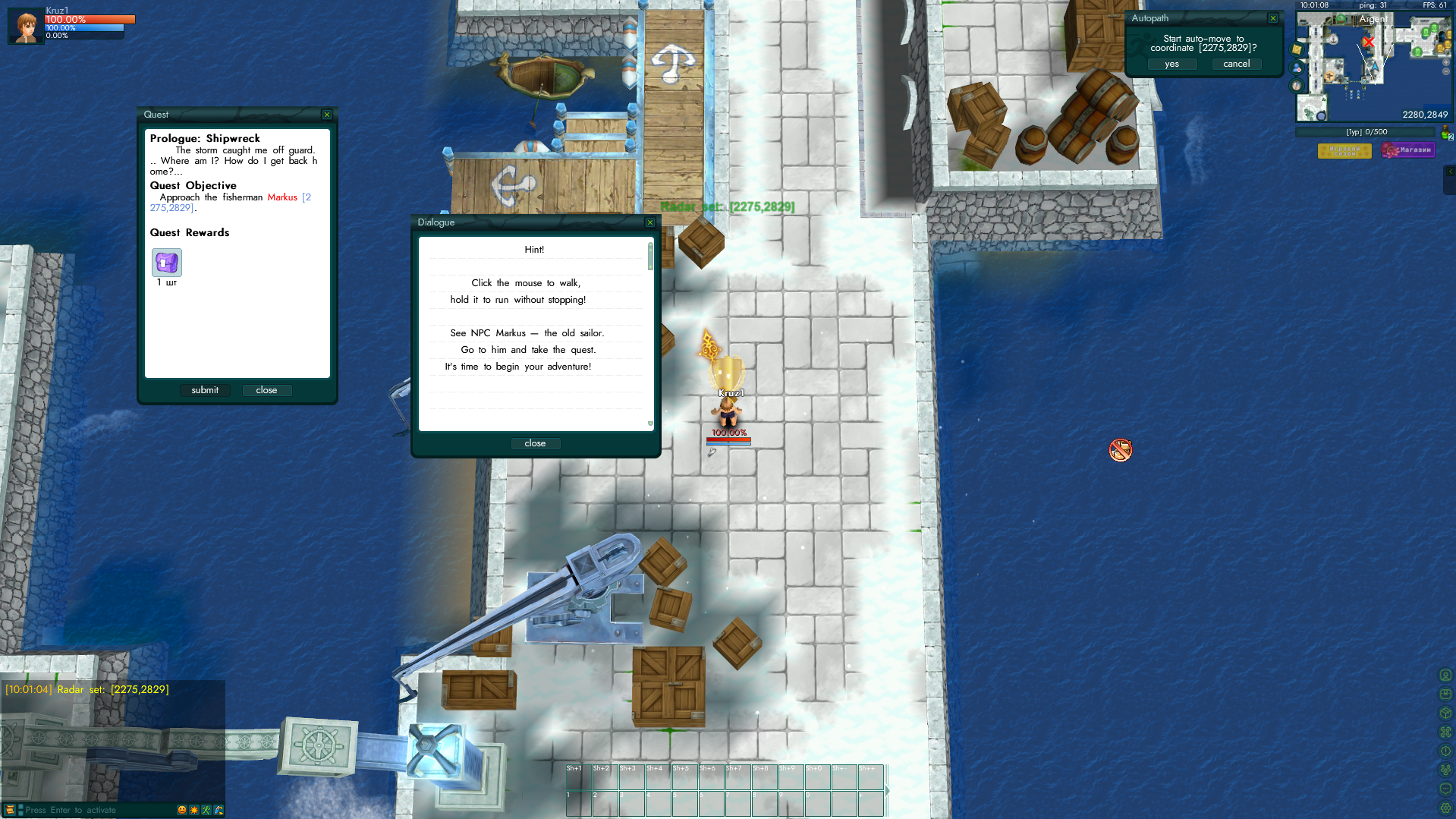Viewport: 1456px width, 819px height.
Task: Open the purple Магазин shop button
Action: point(1408,150)
